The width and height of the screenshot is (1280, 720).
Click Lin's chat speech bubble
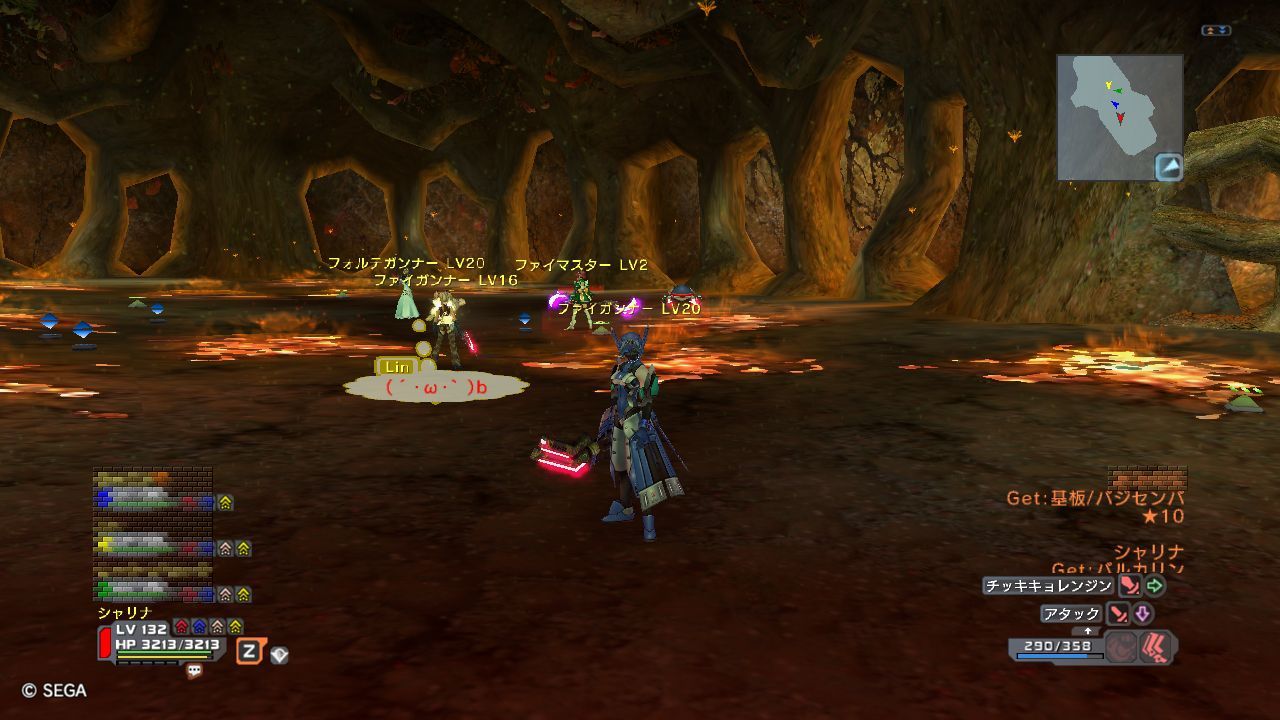(x=435, y=386)
